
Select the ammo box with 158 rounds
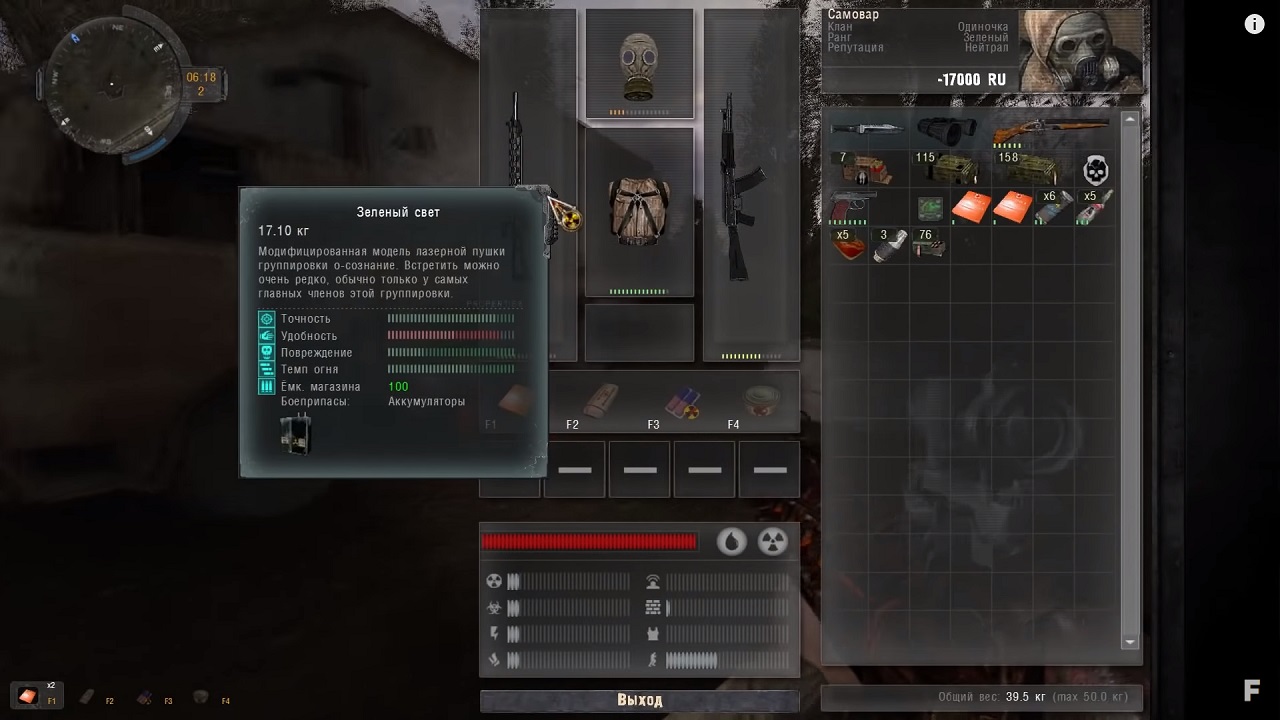point(1030,168)
